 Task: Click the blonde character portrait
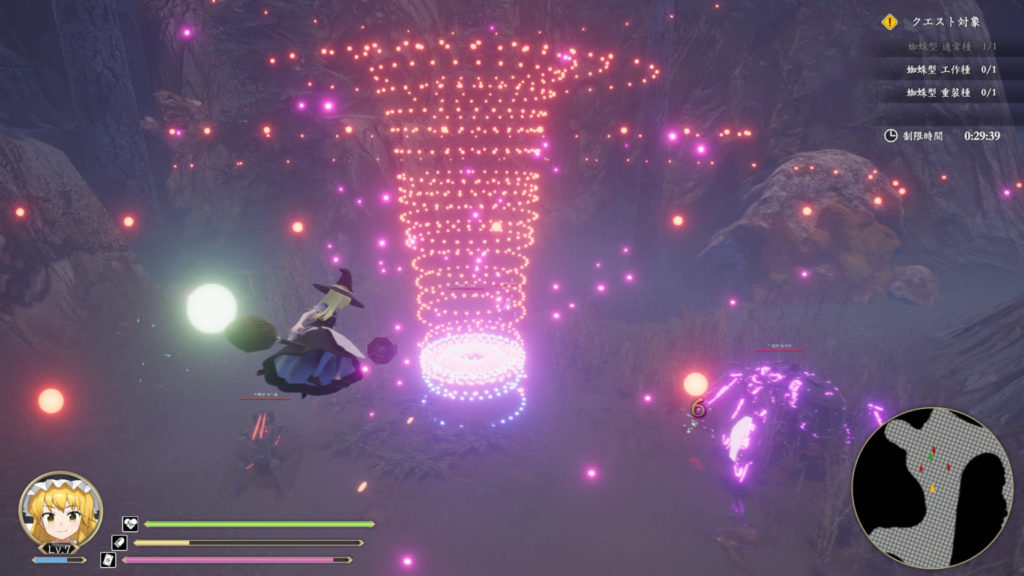point(60,510)
